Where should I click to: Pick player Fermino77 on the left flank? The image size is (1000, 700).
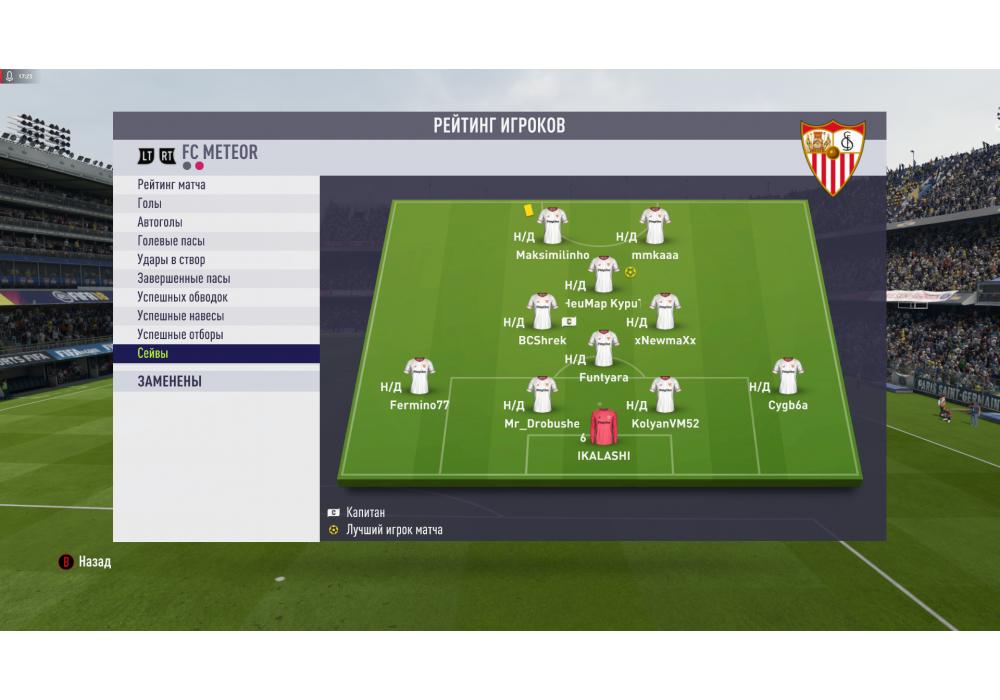[x=419, y=376]
